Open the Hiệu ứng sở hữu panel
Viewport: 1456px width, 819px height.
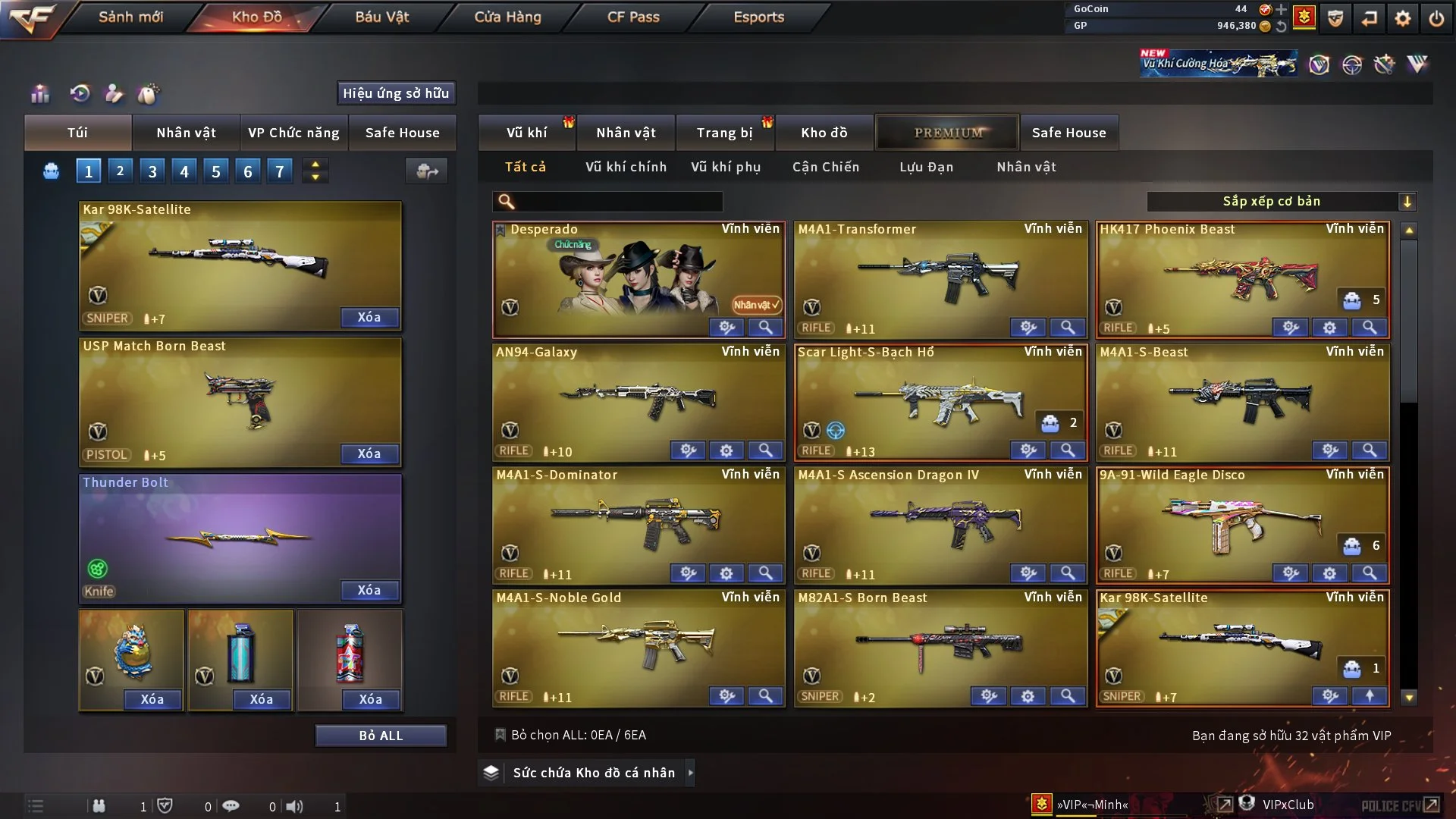pos(396,93)
